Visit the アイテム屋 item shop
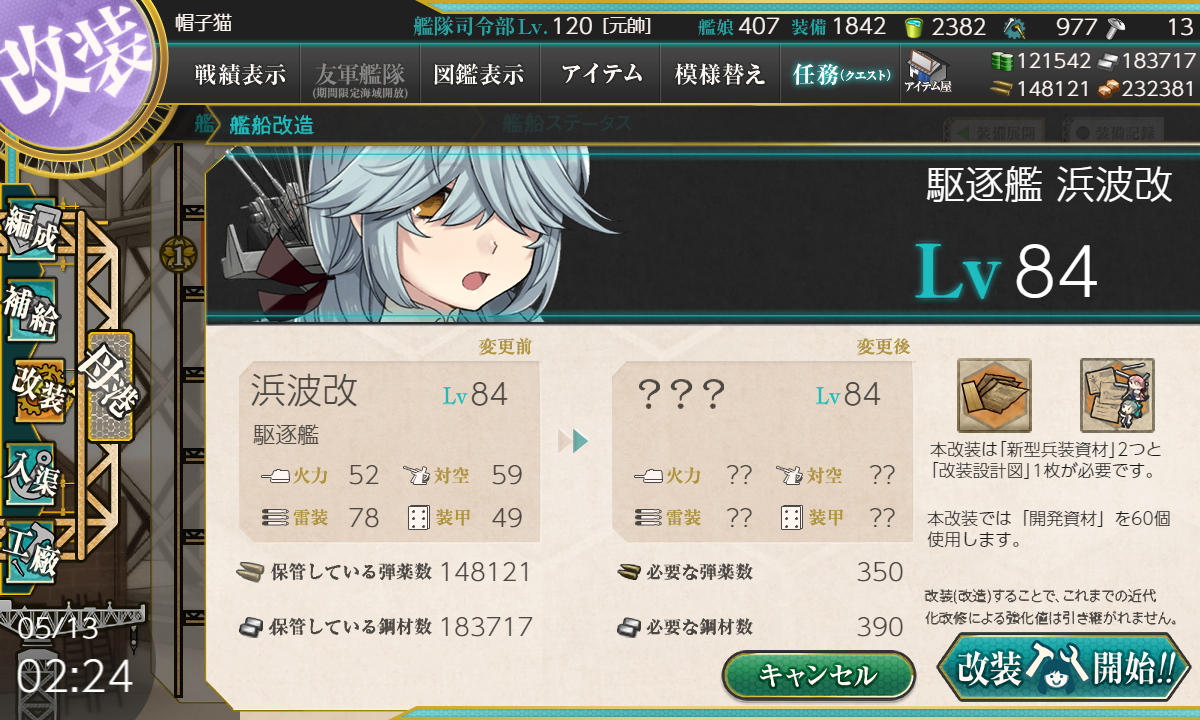Image resolution: width=1200 pixels, height=720 pixels. point(928,73)
